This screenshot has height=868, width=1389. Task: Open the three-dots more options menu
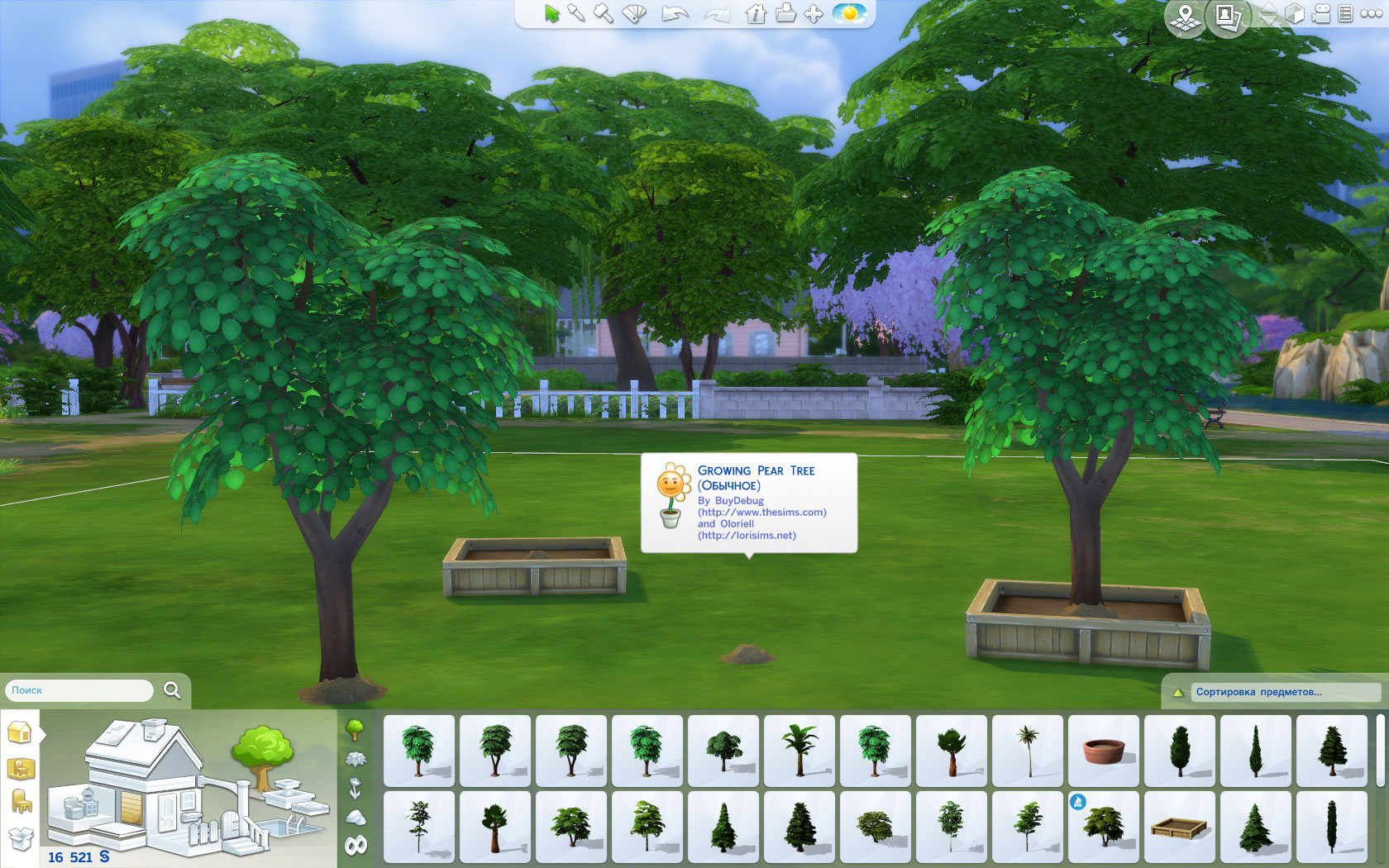[1370, 14]
